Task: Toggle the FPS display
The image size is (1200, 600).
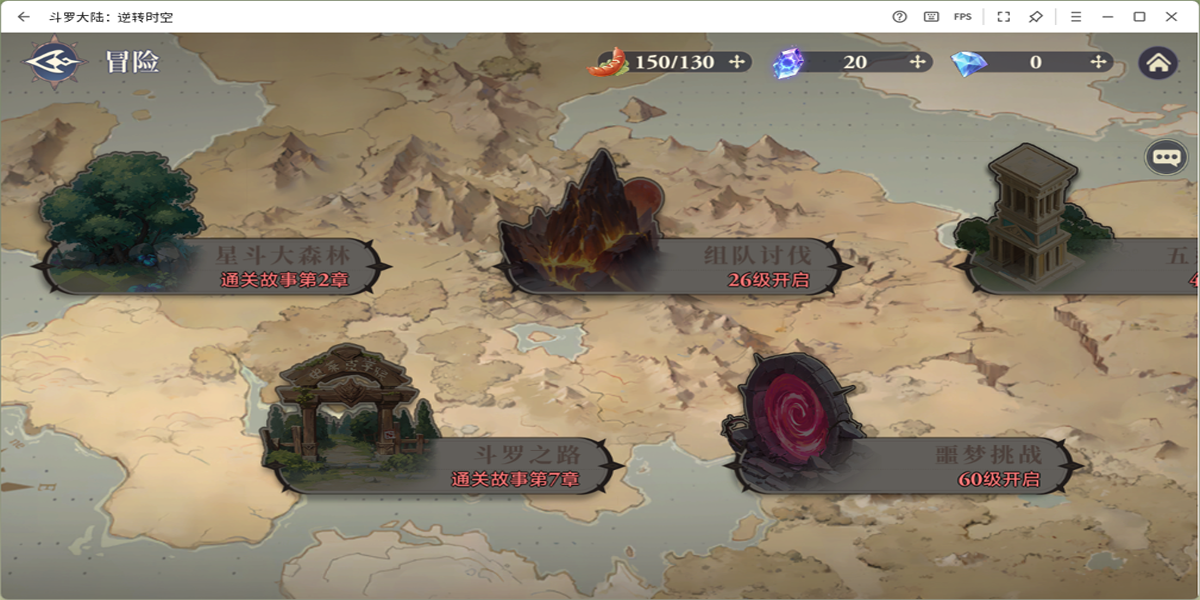Action: pyautogui.click(x=962, y=17)
